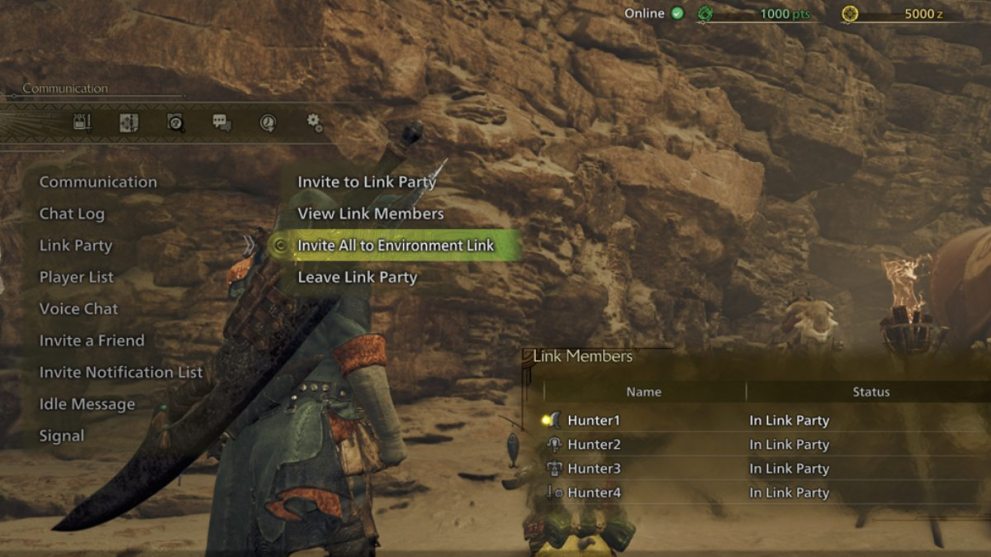Image resolution: width=991 pixels, height=557 pixels.
Task: Select Invite to Link Party
Action: coord(367,182)
